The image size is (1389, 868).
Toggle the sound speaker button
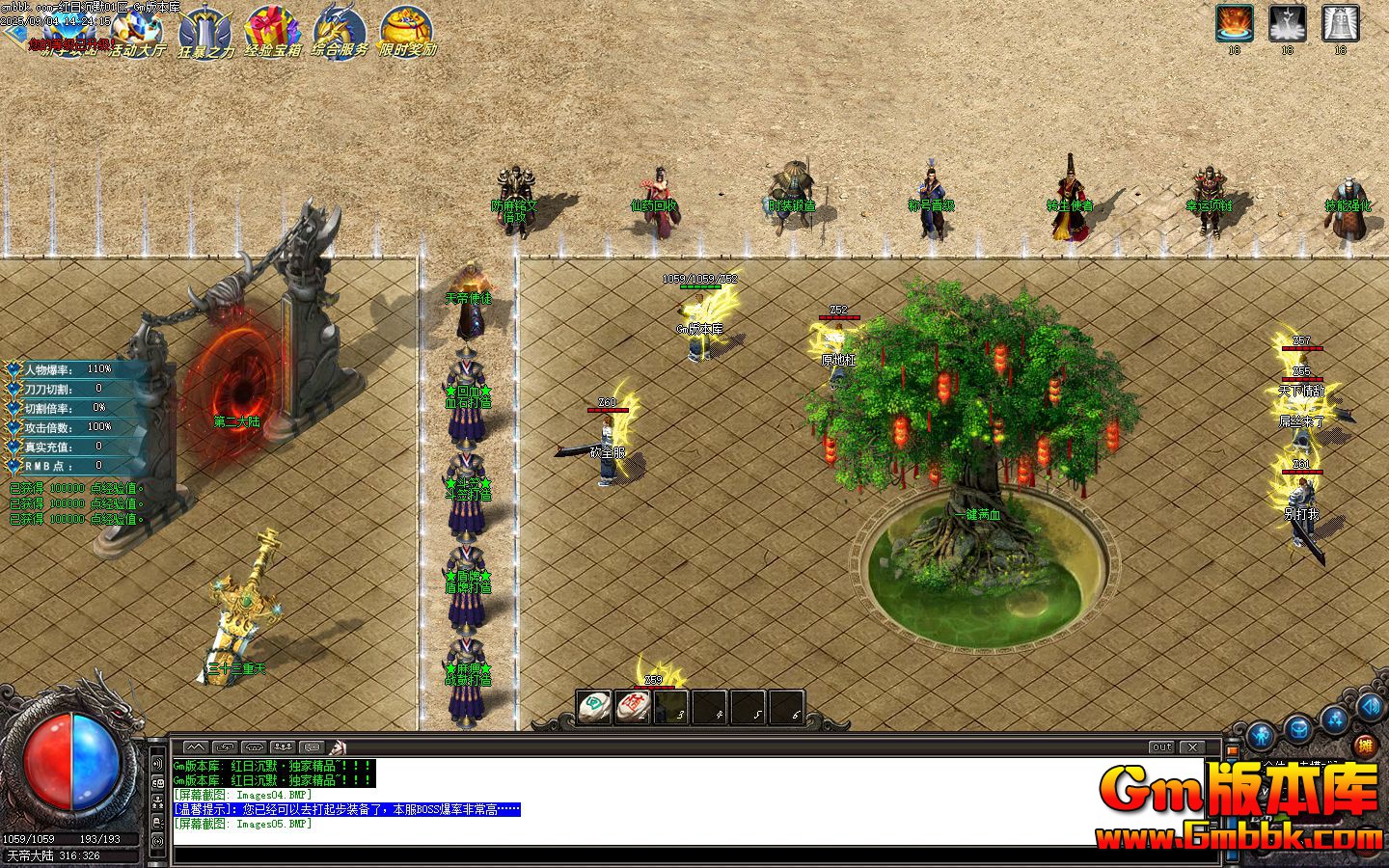[x=1370, y=707]
